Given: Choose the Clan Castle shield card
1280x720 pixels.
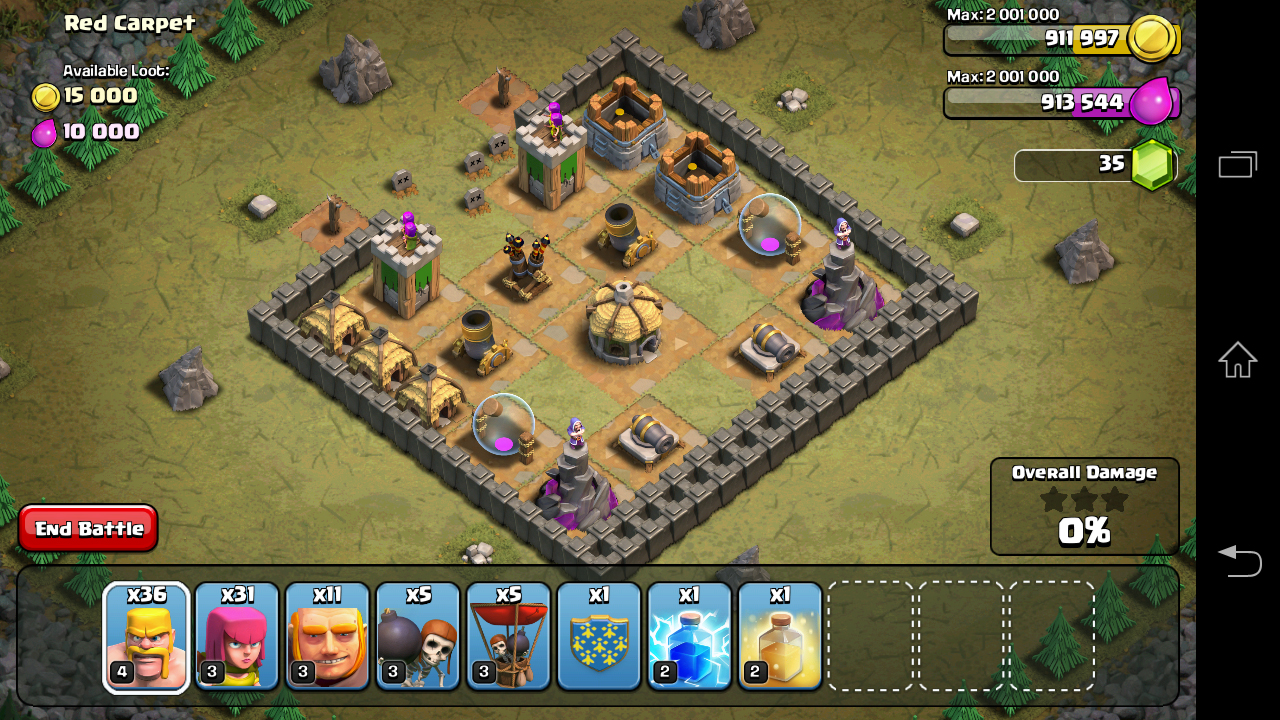Looking at the screenshot, I should [599, 637].
